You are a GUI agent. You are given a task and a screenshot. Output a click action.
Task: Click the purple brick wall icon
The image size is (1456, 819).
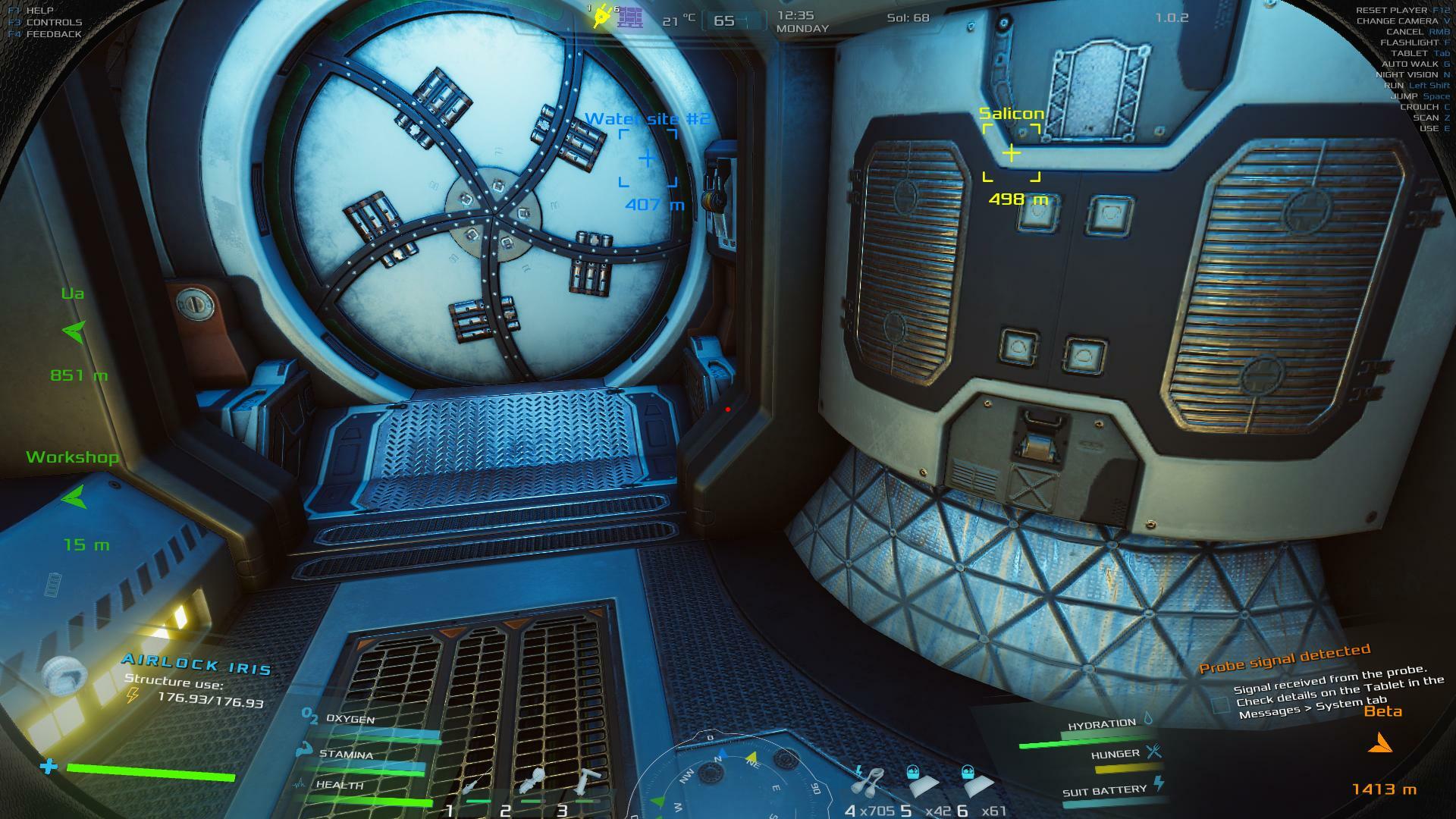coord(629,17)
